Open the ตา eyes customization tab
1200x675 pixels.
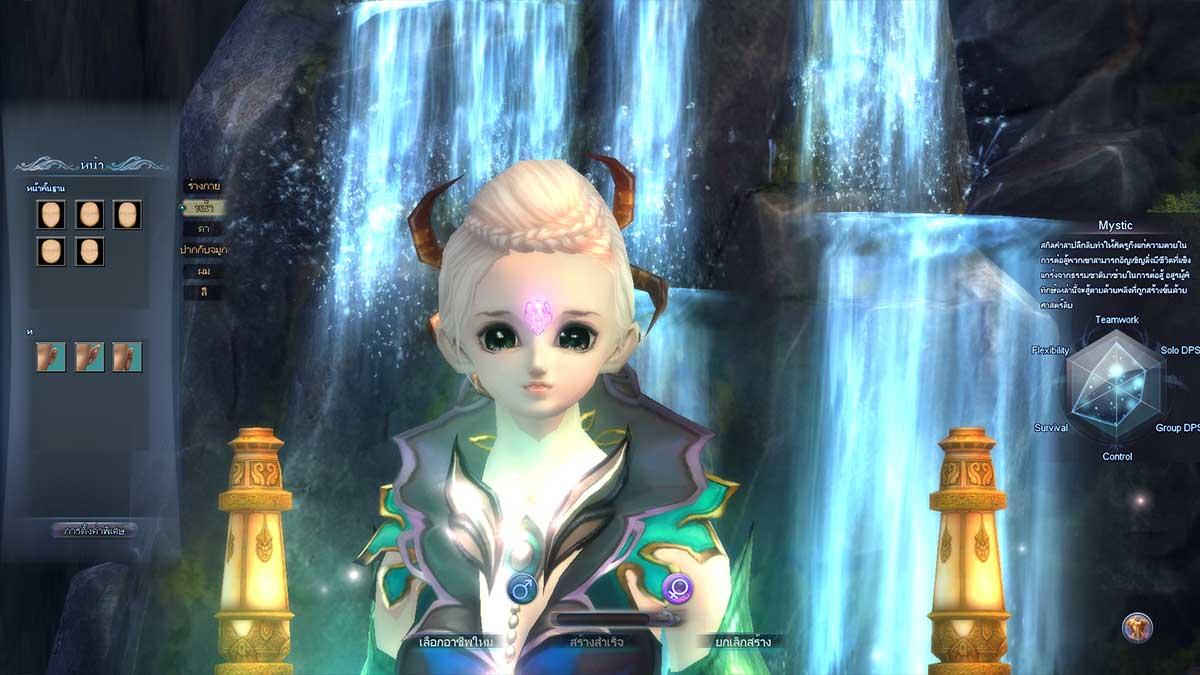point(203,229)
